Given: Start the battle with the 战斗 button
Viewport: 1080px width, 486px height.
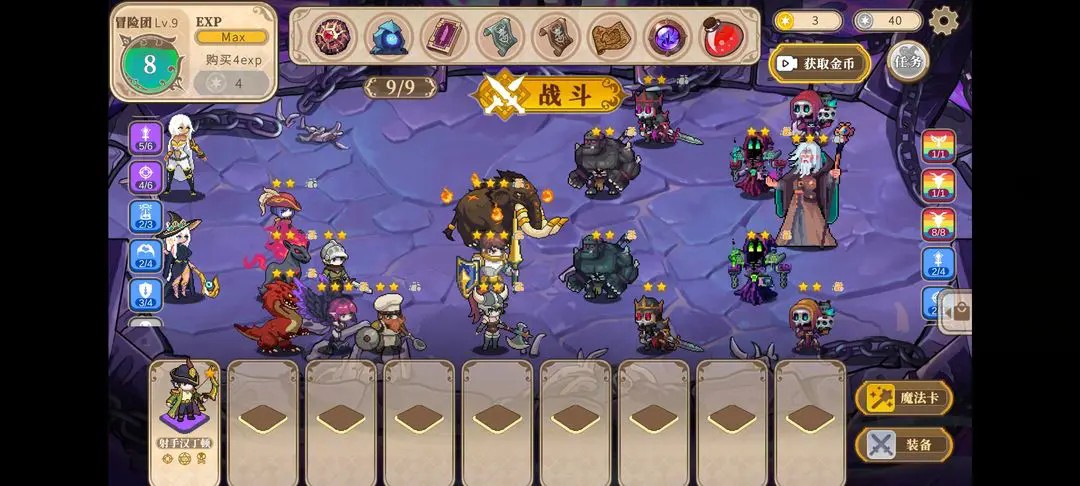Looking at the screenshot, I should [x=551, y=95].
